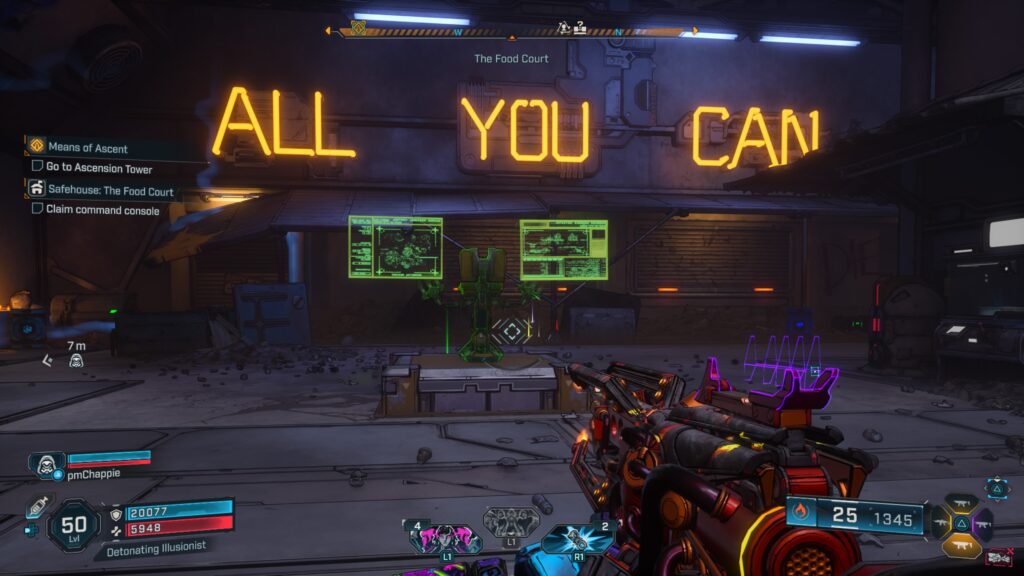
Task: Click the level 50 character badge
Action: (x=73, y=524)
